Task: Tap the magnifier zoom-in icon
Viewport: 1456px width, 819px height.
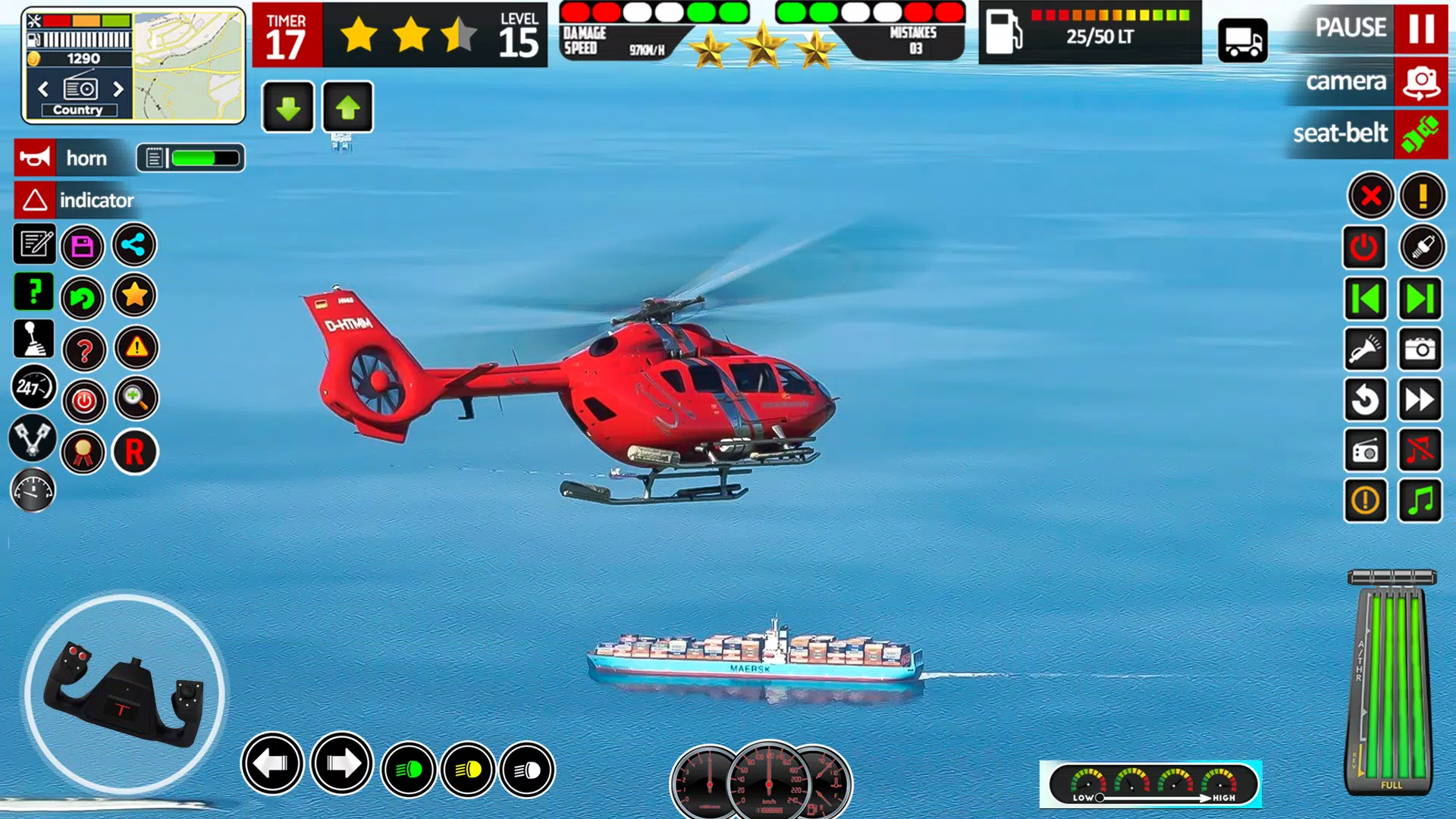Action: tap(134, 400)
